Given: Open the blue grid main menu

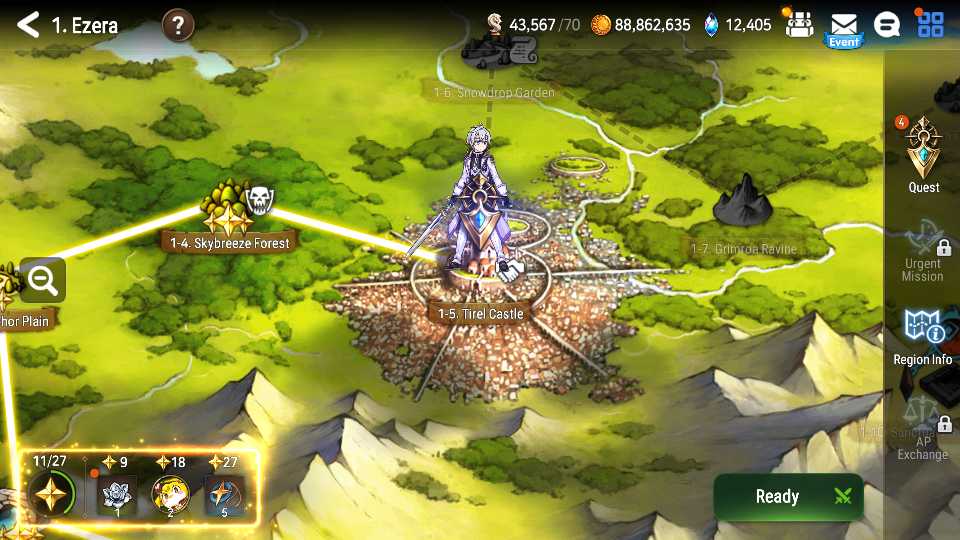Looking at the screenshot, I should point(930,24).
